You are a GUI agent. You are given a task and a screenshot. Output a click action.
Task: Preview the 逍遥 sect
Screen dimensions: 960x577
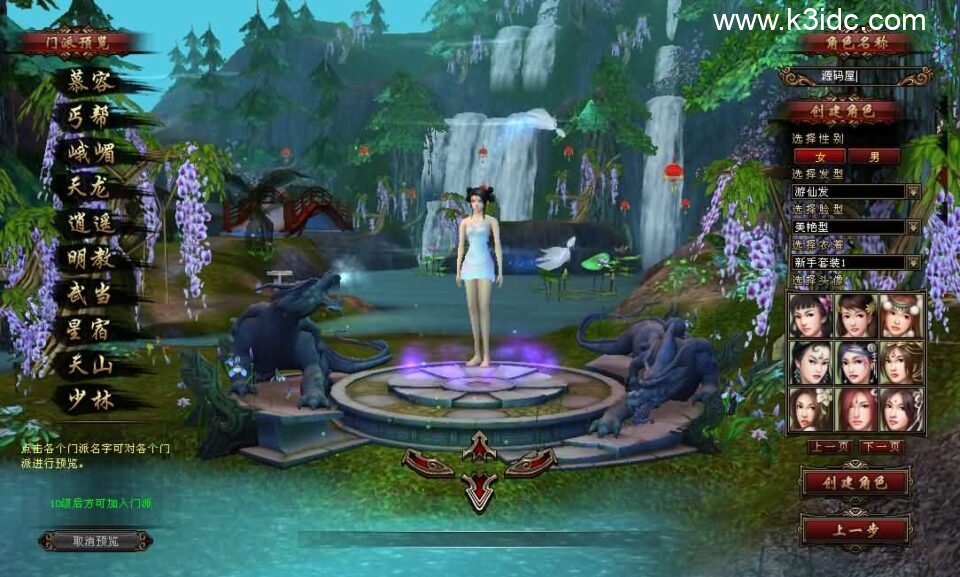[90, 223]
